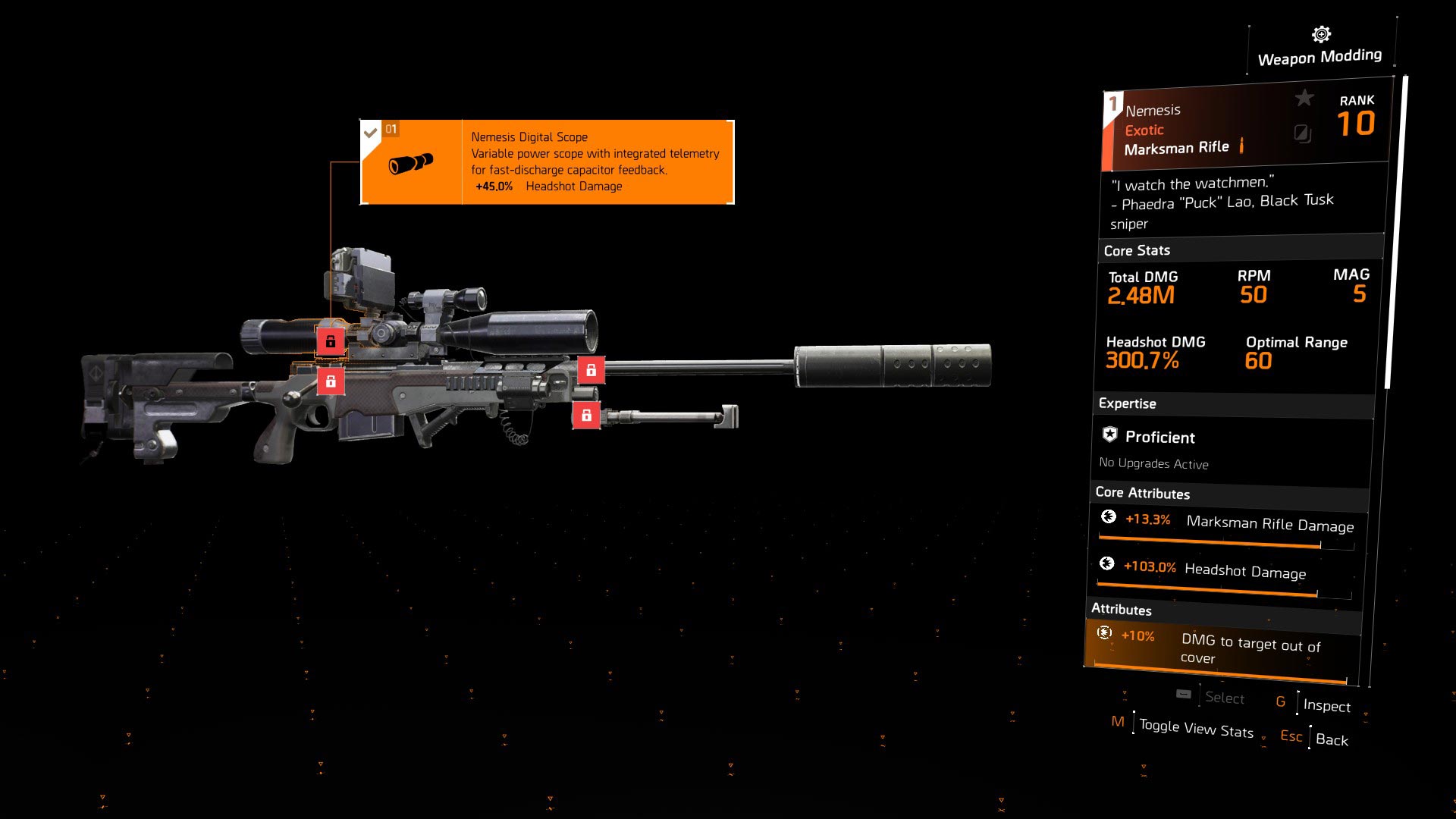
Task: Click the info icon beside Marksman Rifle
Action: tap(1242, 146)
